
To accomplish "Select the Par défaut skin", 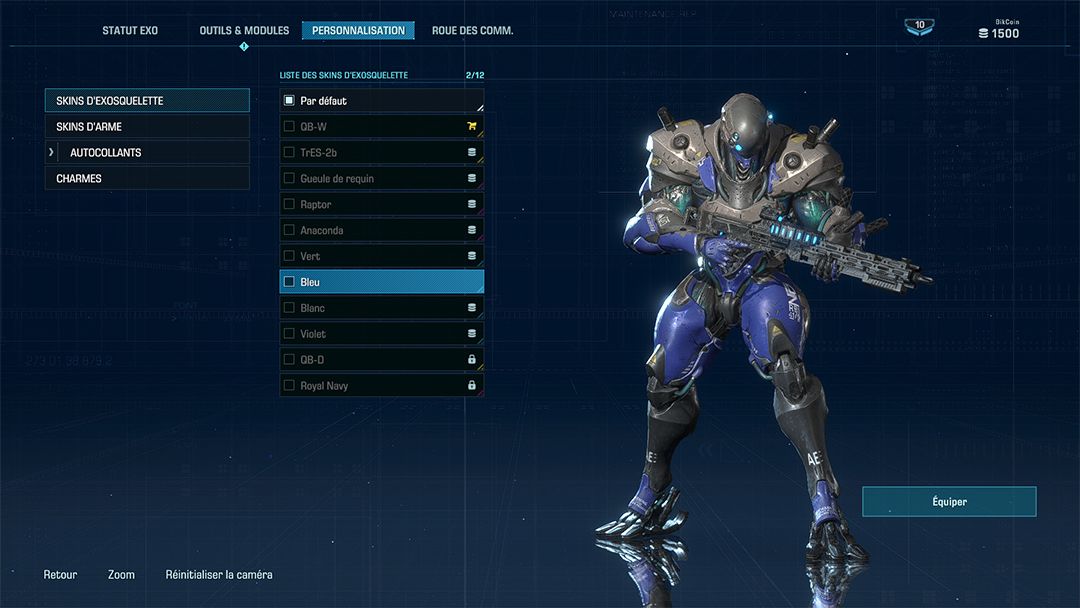I will (381, 101).
